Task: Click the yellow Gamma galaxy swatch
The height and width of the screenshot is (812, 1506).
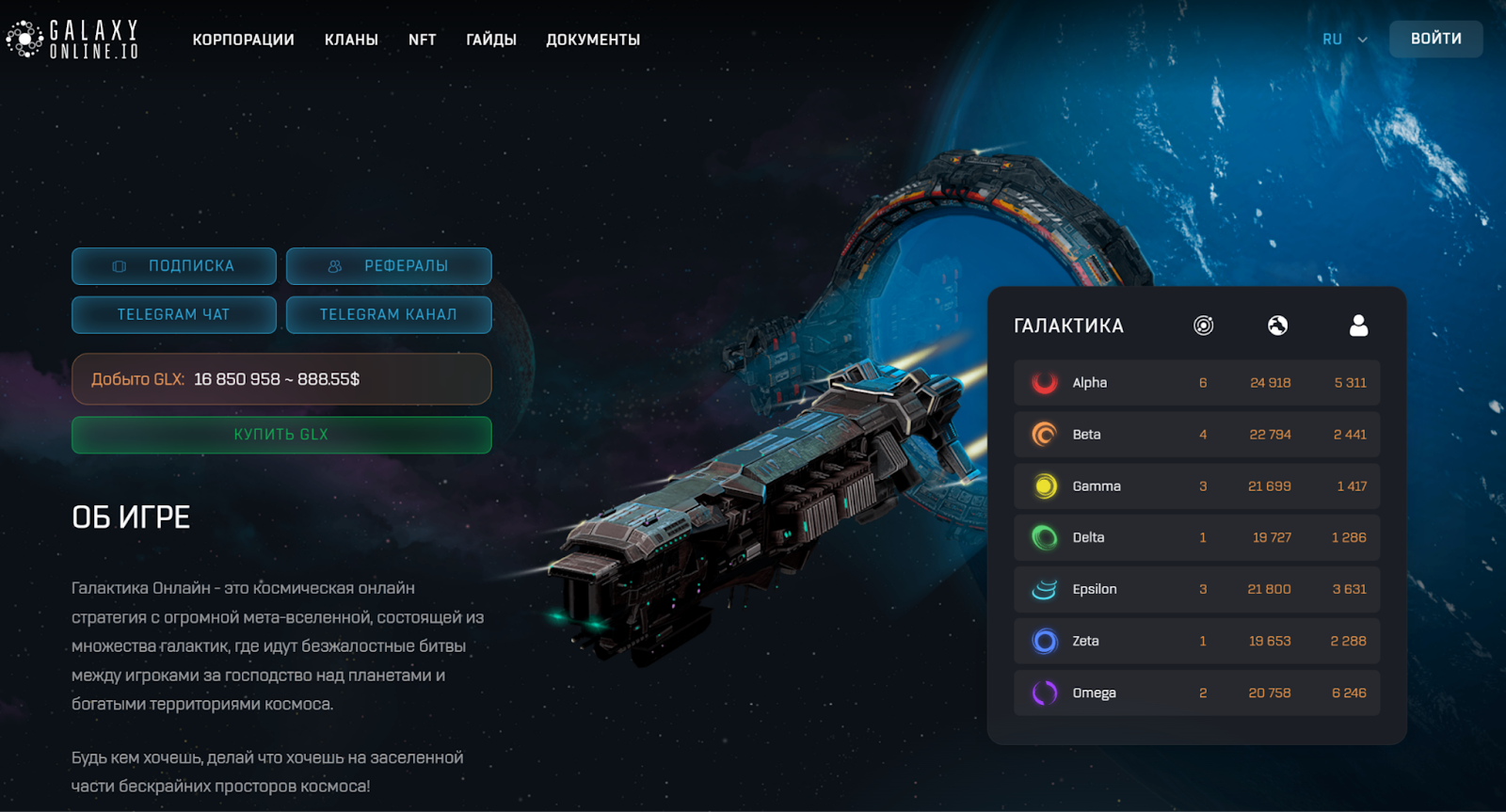Action: coord(1043,486)
